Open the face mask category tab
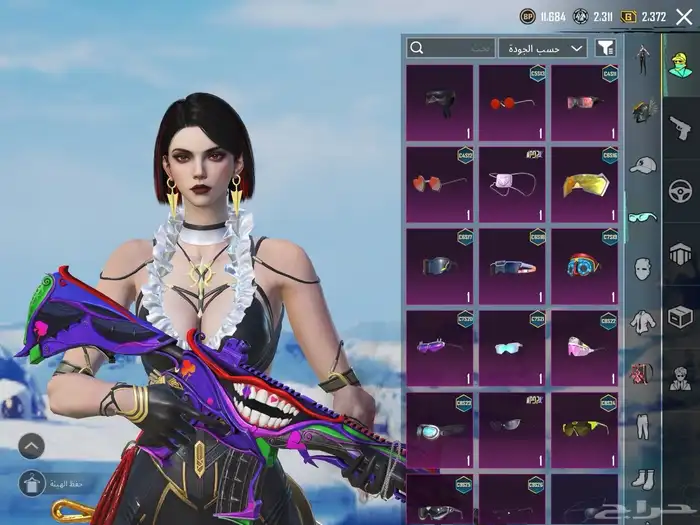This screenshot has height=525, width=700. click(x=642, y=268)
